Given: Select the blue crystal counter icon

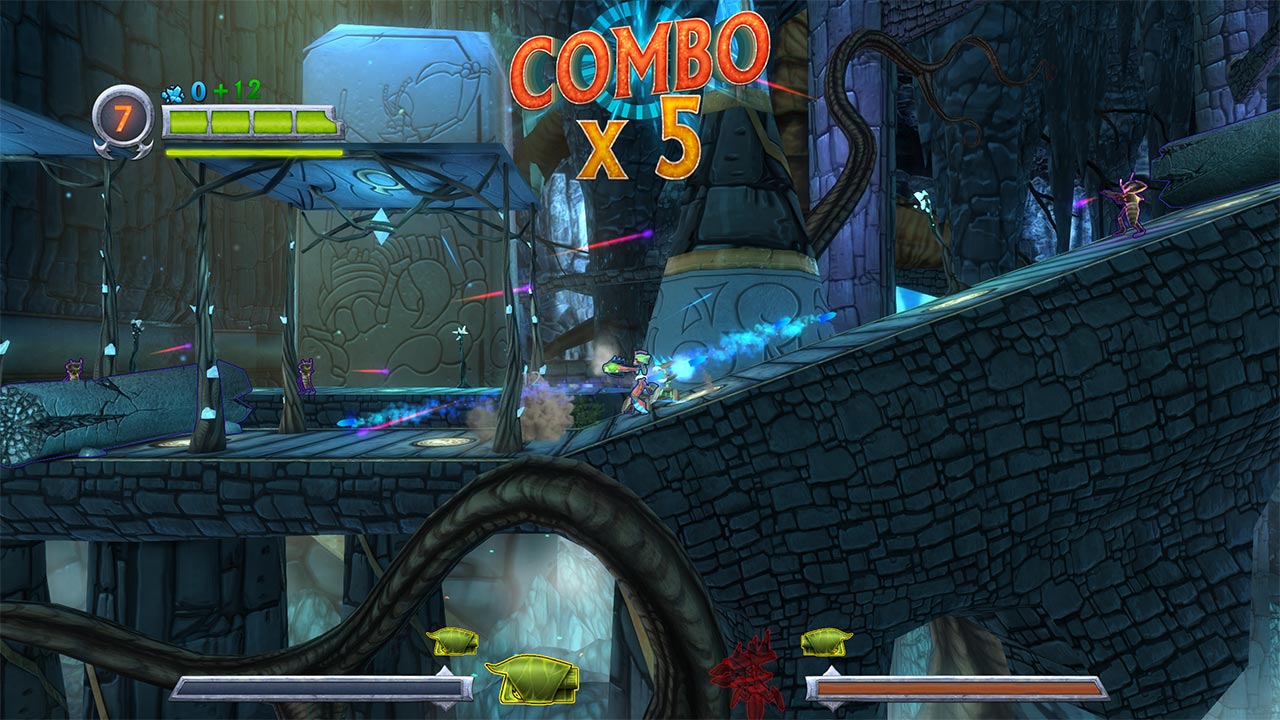Looking at the screenshot, I should (x=175, y=92).
